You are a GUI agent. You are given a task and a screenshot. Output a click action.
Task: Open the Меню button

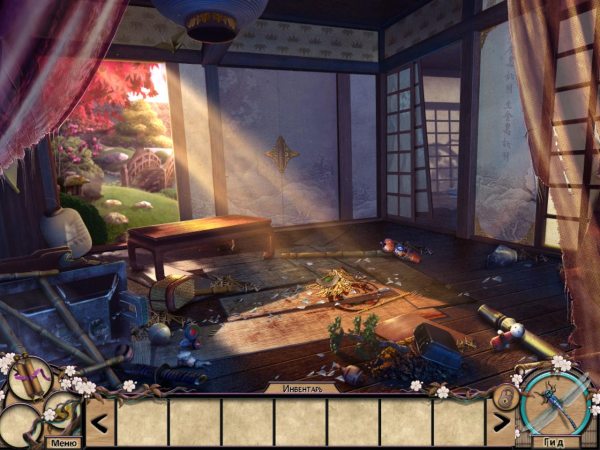pyautogui.click(x=63, y=442)
